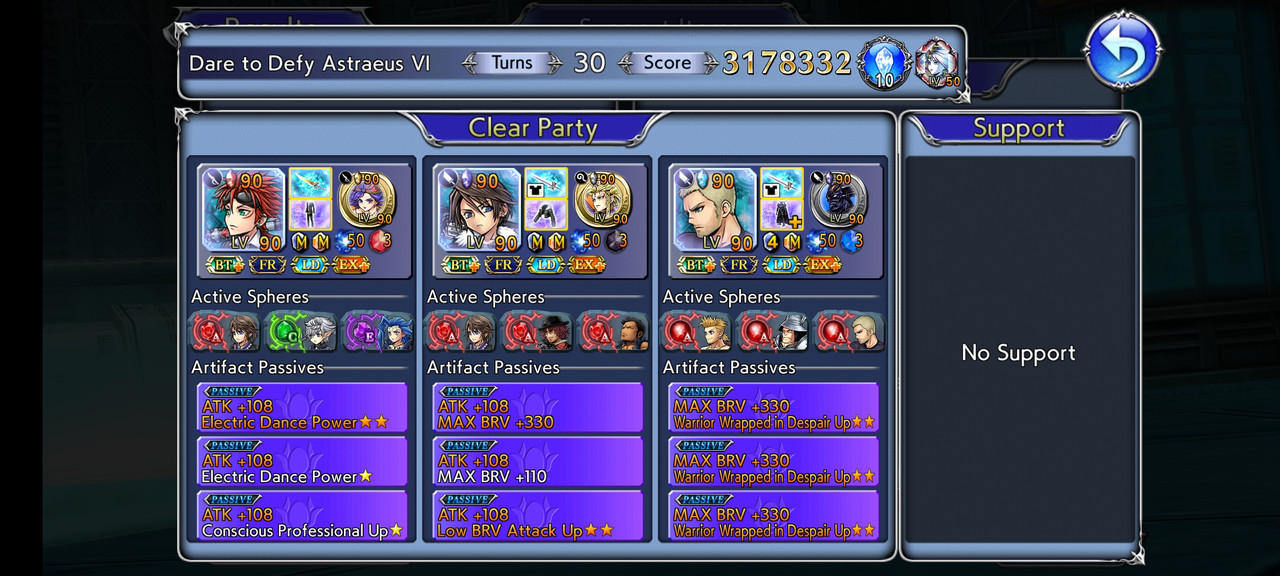Tap Reno's LD ability badge
1280x576 pixels.
pyautogui.click(x=309, y=265)
